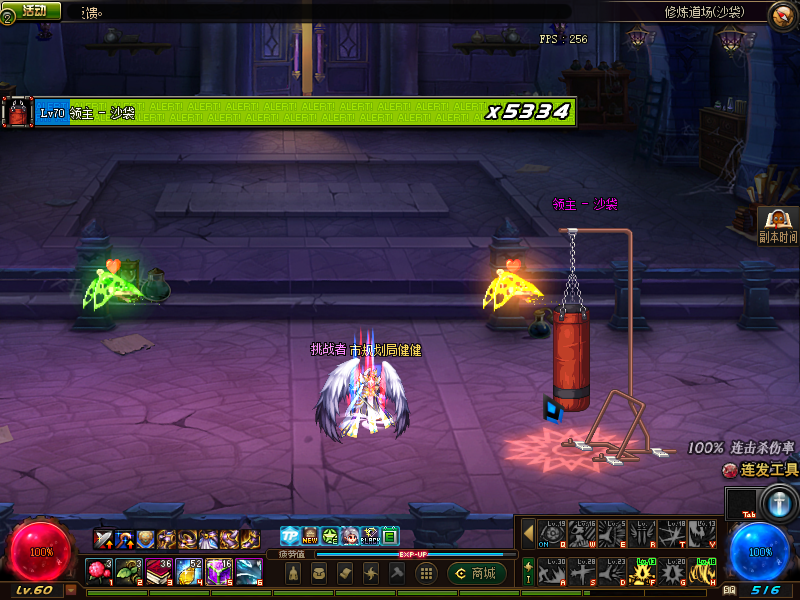800x600 pixels.
Task: Select the Tab skill slot with sword icon
Action: click(x=778, y=502)
